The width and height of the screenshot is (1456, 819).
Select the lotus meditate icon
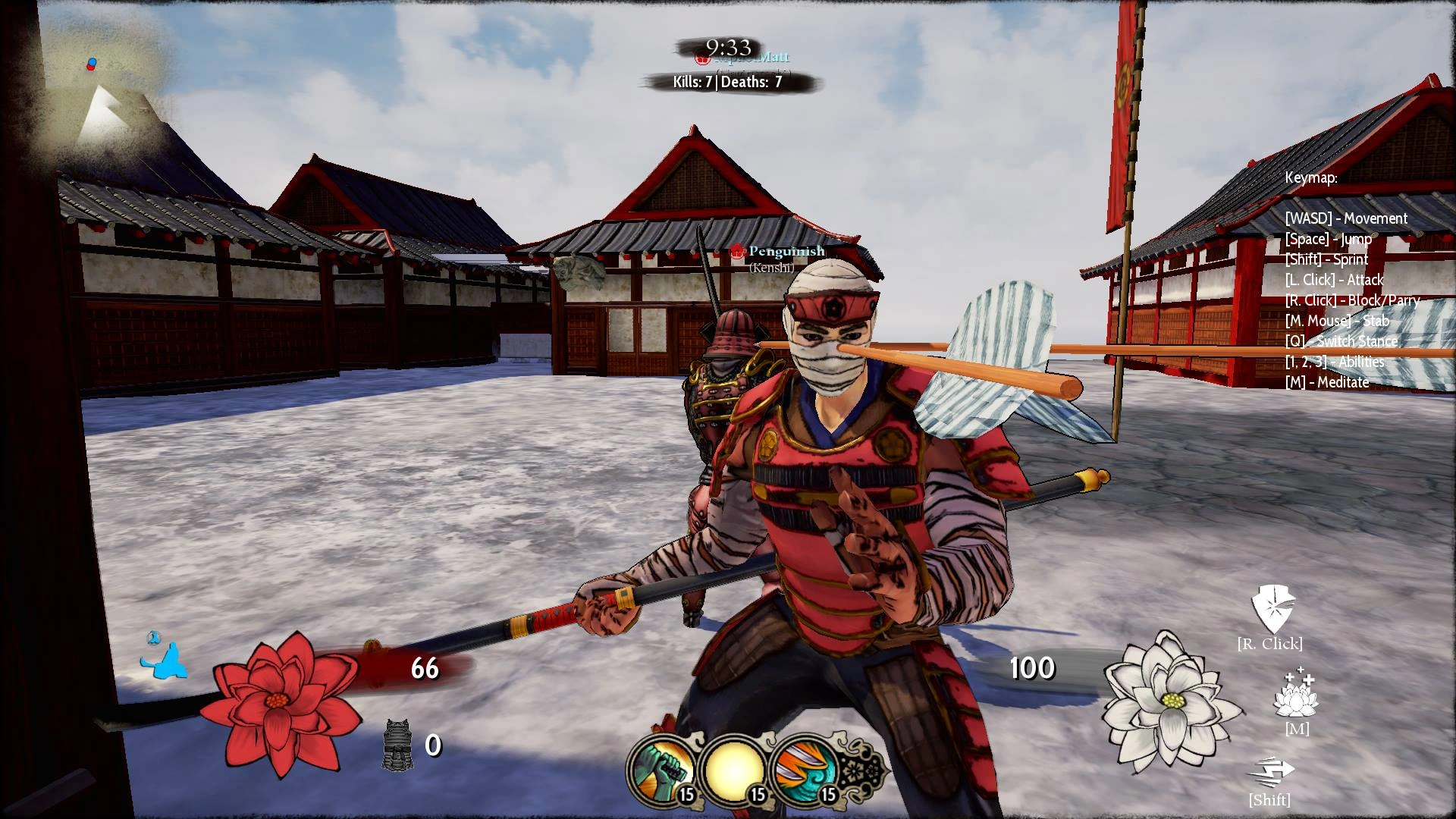pyautogui.click(x=1296, y=694)
